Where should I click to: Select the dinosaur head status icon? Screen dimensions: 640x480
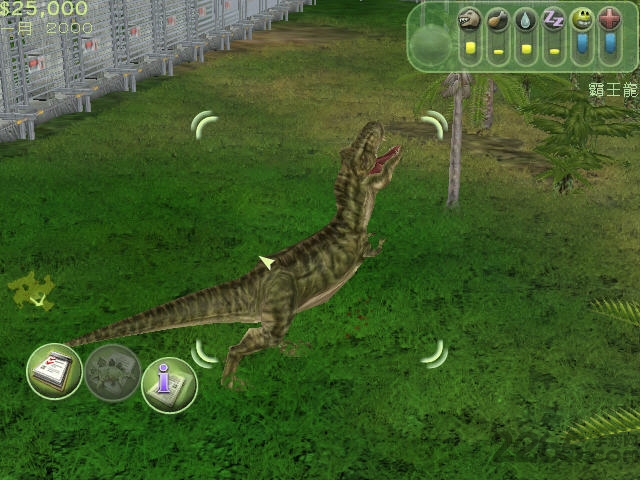[x=470, y=19]
